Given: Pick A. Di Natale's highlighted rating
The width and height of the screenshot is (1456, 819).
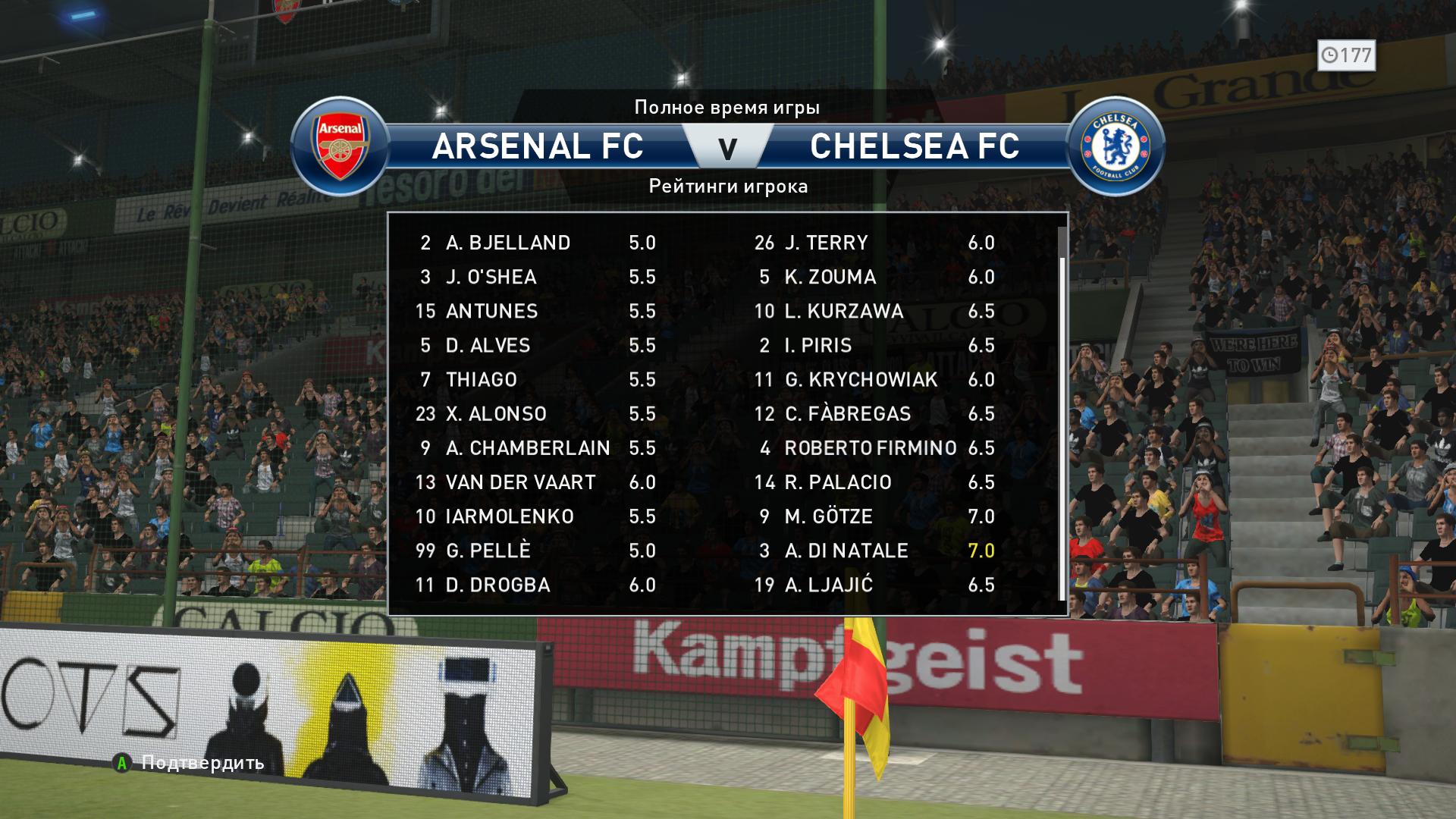Looking at the screenshot, I should tap(981, 551).
